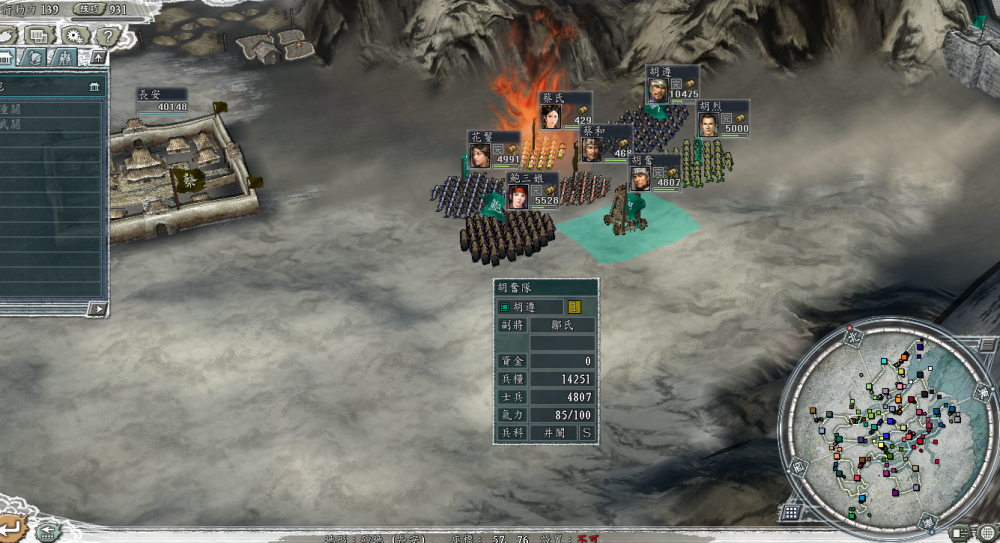The height and width of the screenshot is (543, 1000).
Task: Toggle the grid button beside the minimap
Action: pyautogui.click(x=790, y=512)
